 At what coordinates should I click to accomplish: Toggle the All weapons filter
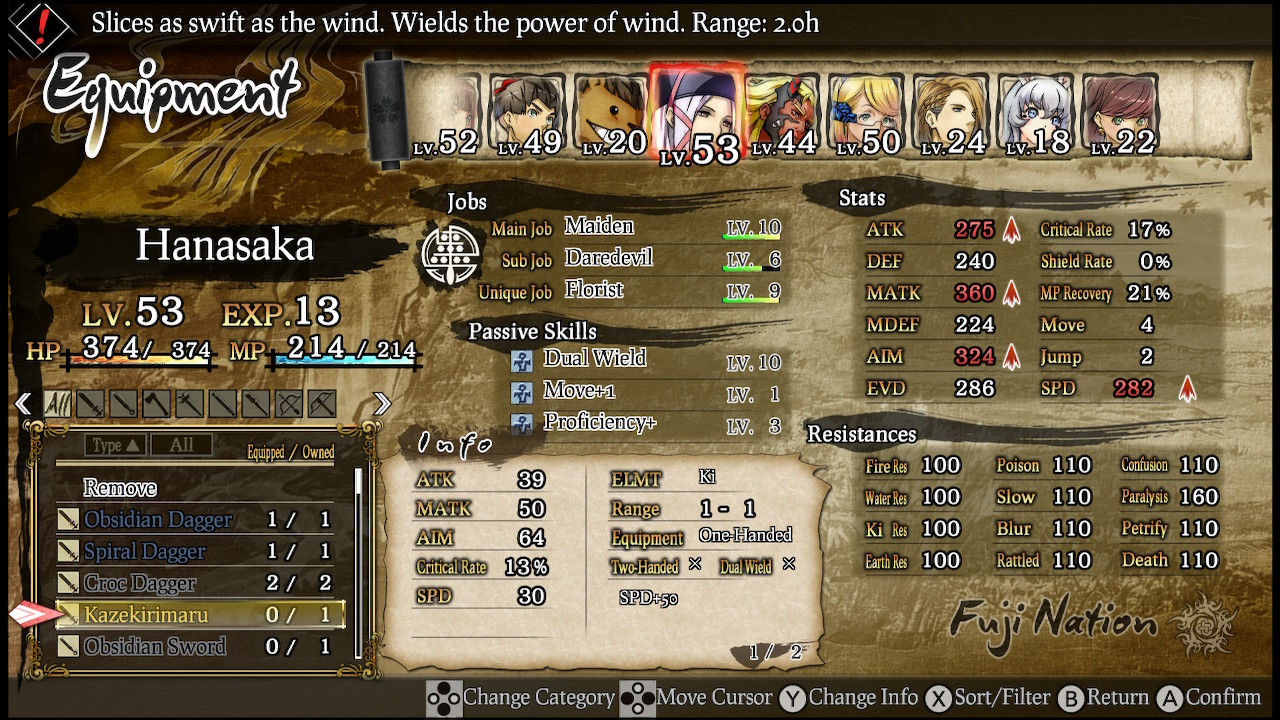57,403
